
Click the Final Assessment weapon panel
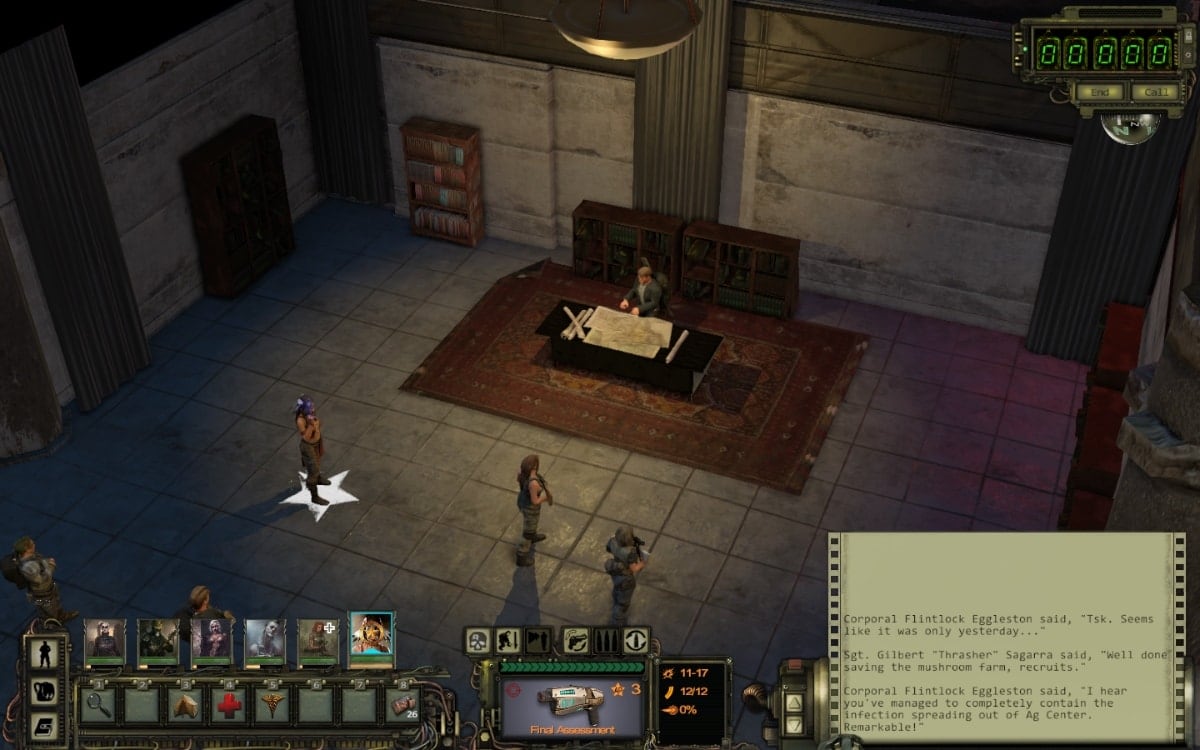(x=568, y=700)
